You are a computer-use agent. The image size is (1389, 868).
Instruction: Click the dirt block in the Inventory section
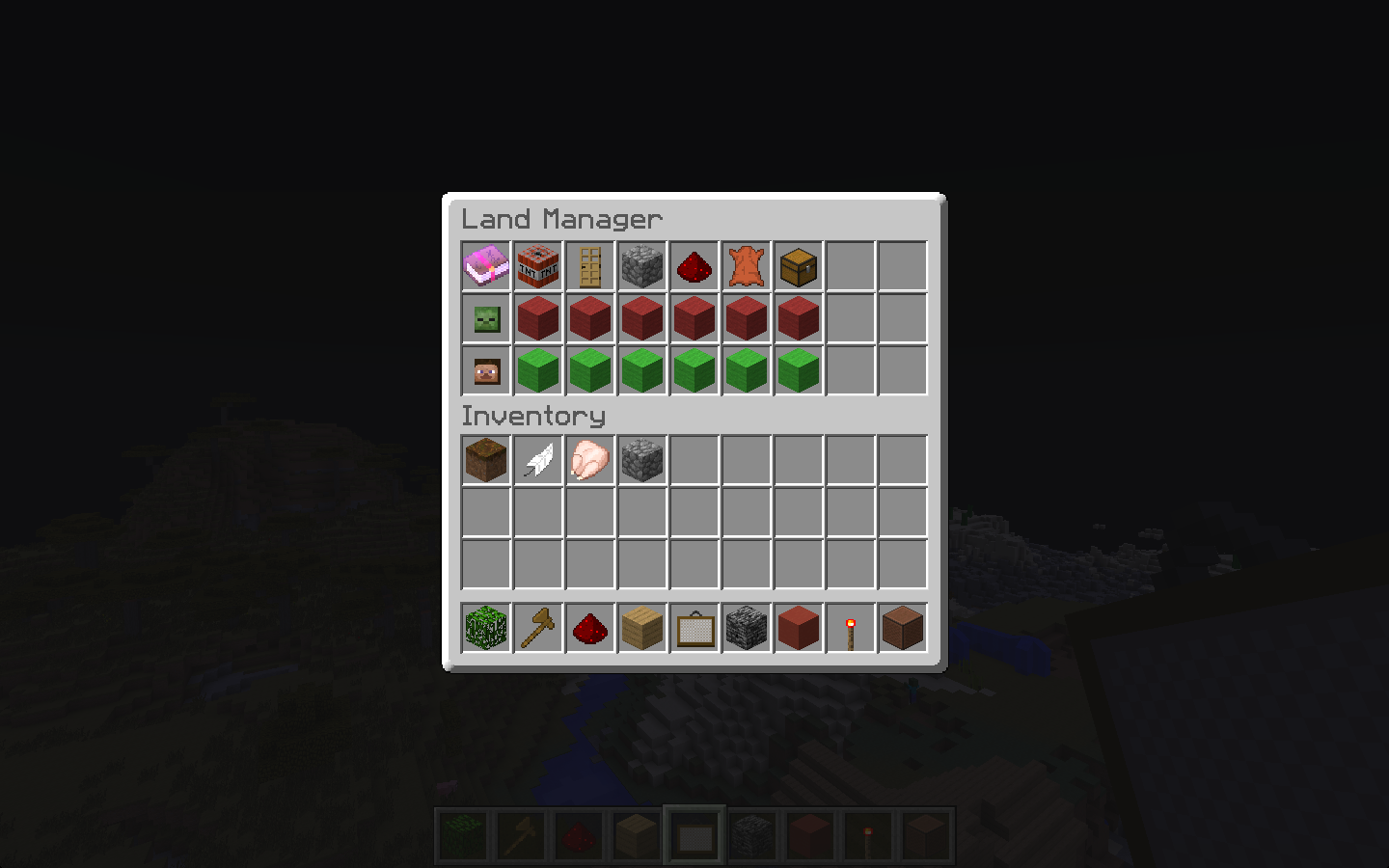tap(485, 460)
